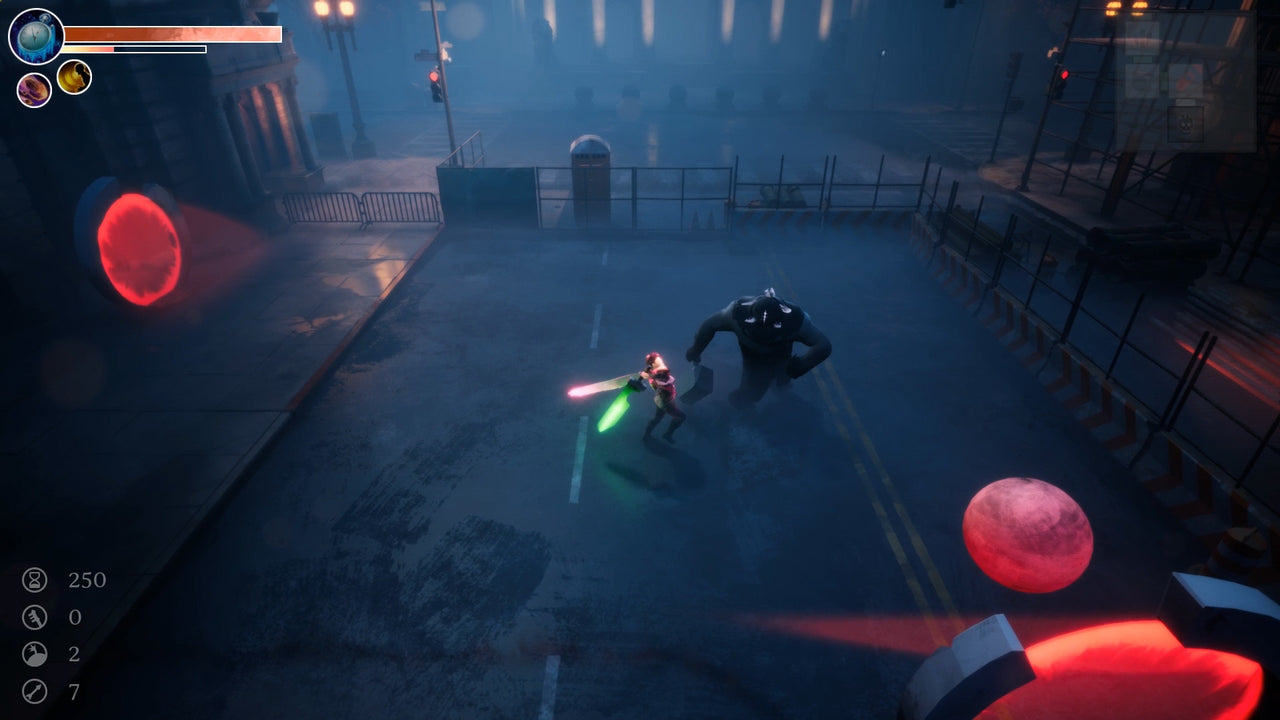Click the skull boss room on minimap
The width and height of the screenshot is (1280, 720).
click(1186, 124)
